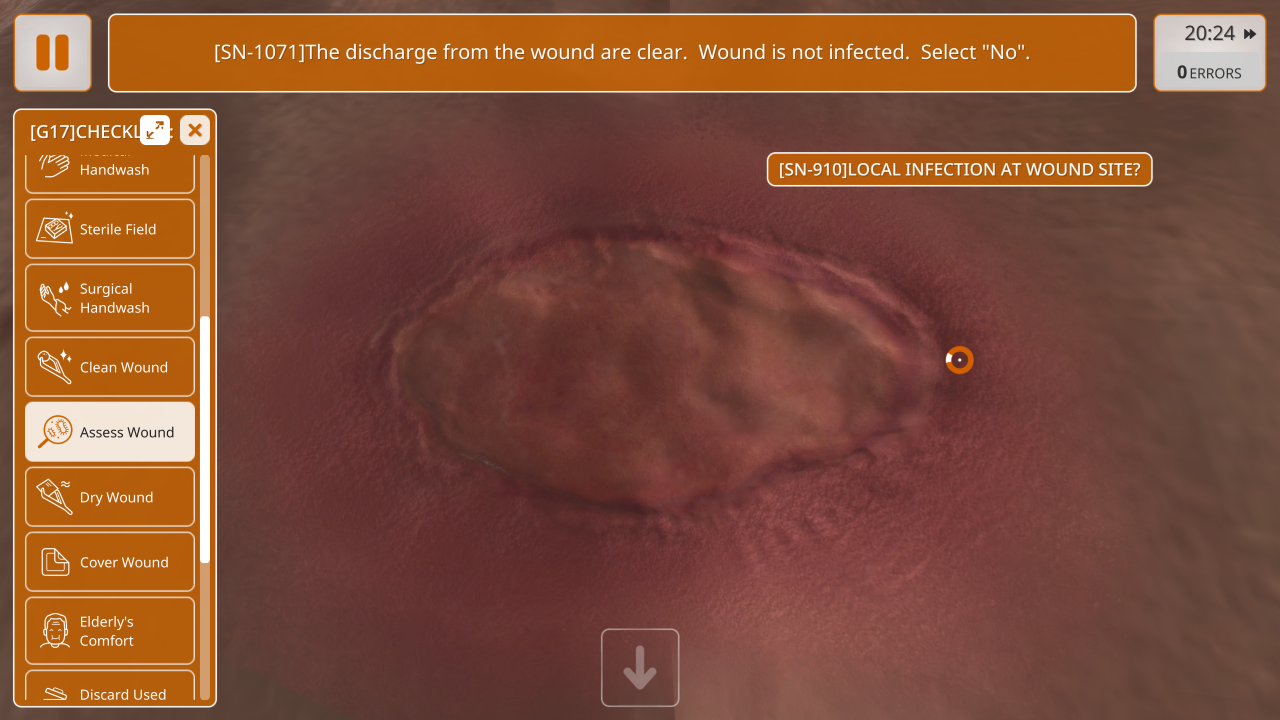Close the checklist panel

(195, 130)
